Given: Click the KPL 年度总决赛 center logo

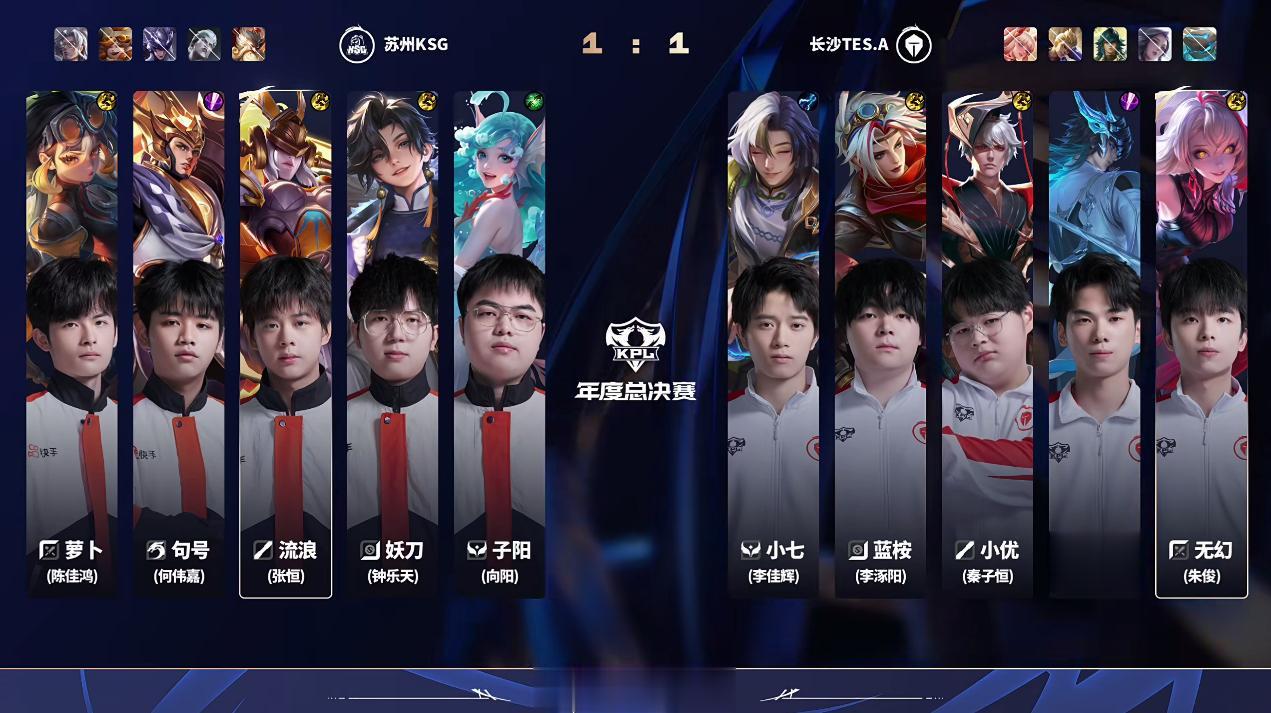Looking at the screenshot, I should coord(635,358).
